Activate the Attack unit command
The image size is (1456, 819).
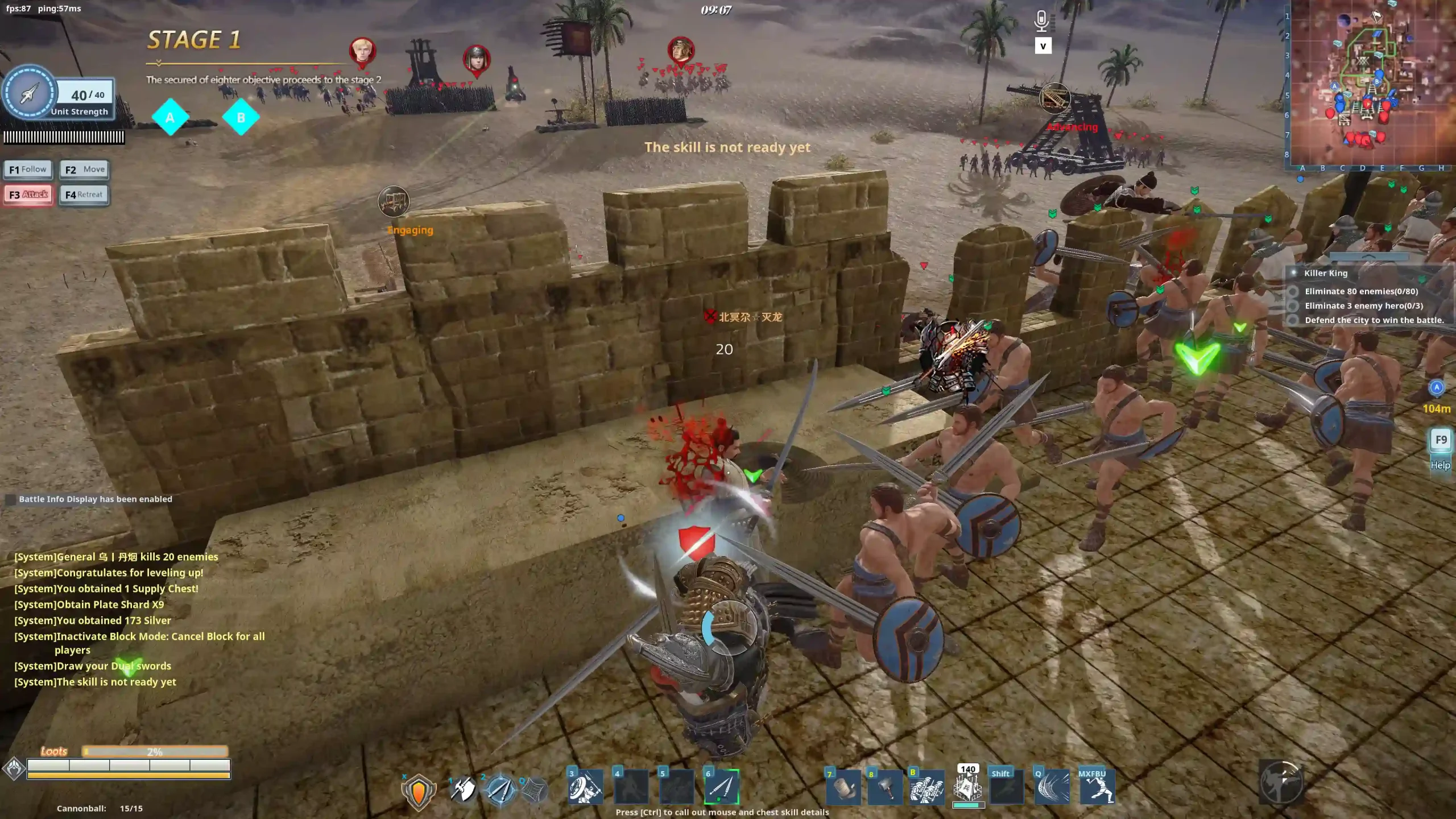click(x=28, y=195)
